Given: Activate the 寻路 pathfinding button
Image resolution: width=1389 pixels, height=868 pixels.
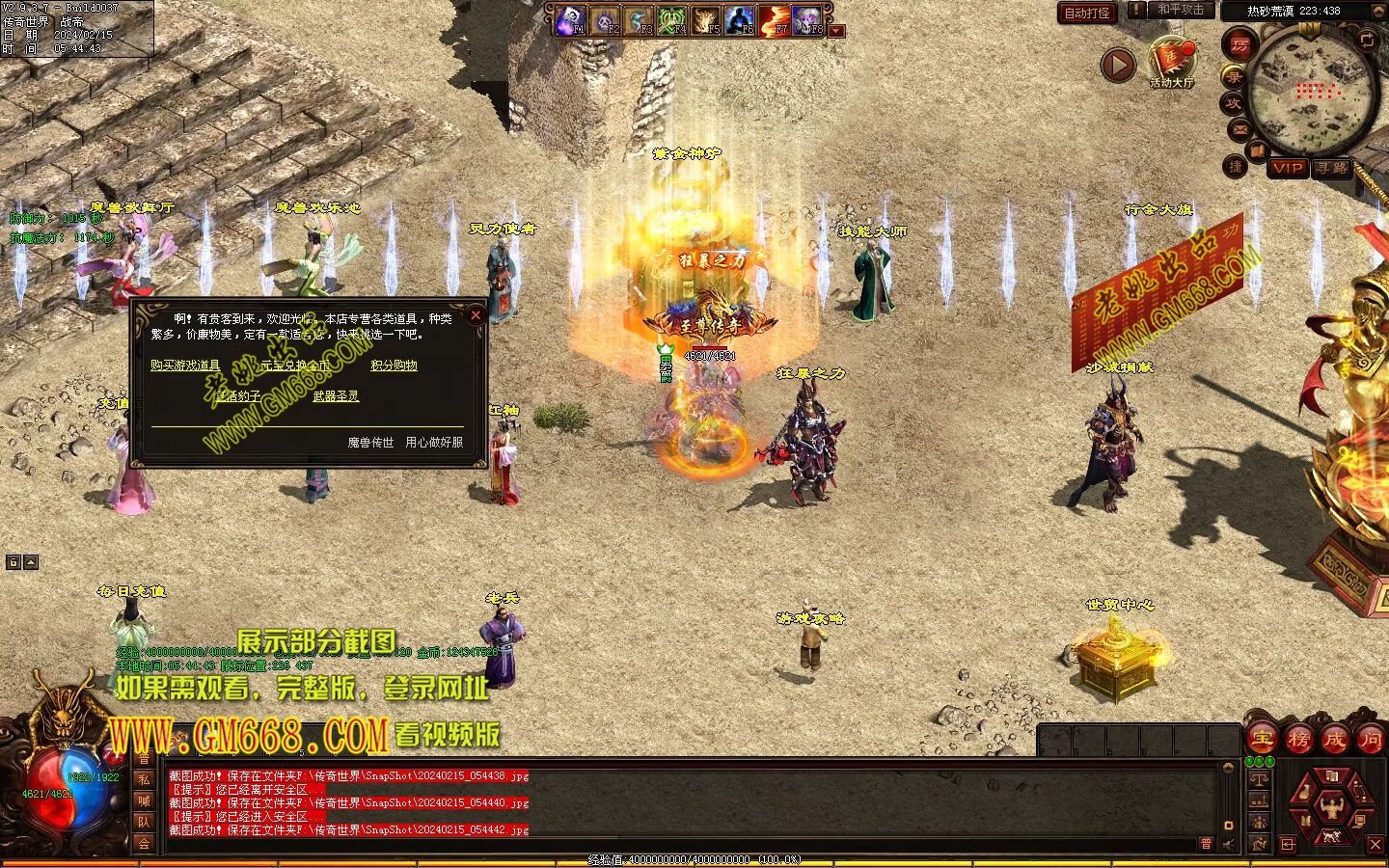Looking at the screenshot, I should pos(1332,168).
